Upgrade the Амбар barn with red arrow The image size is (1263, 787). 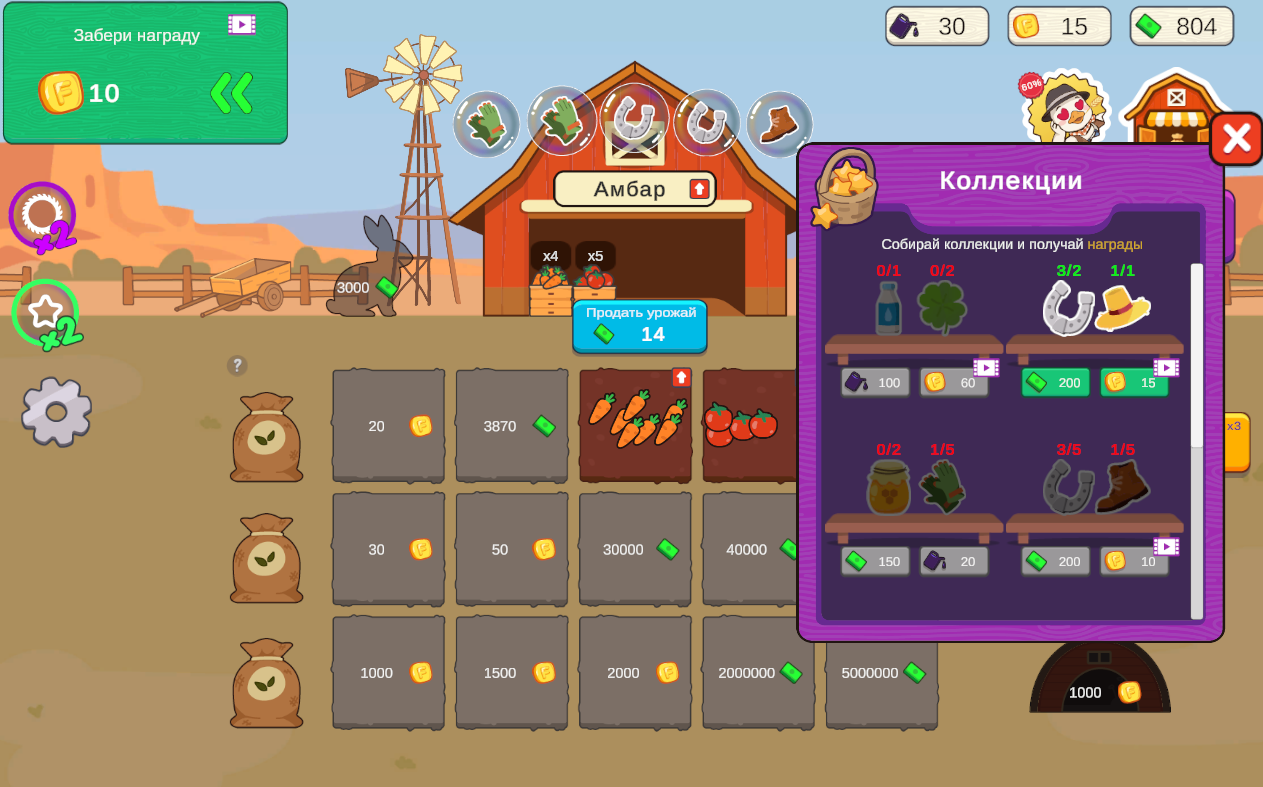point(700,189)
